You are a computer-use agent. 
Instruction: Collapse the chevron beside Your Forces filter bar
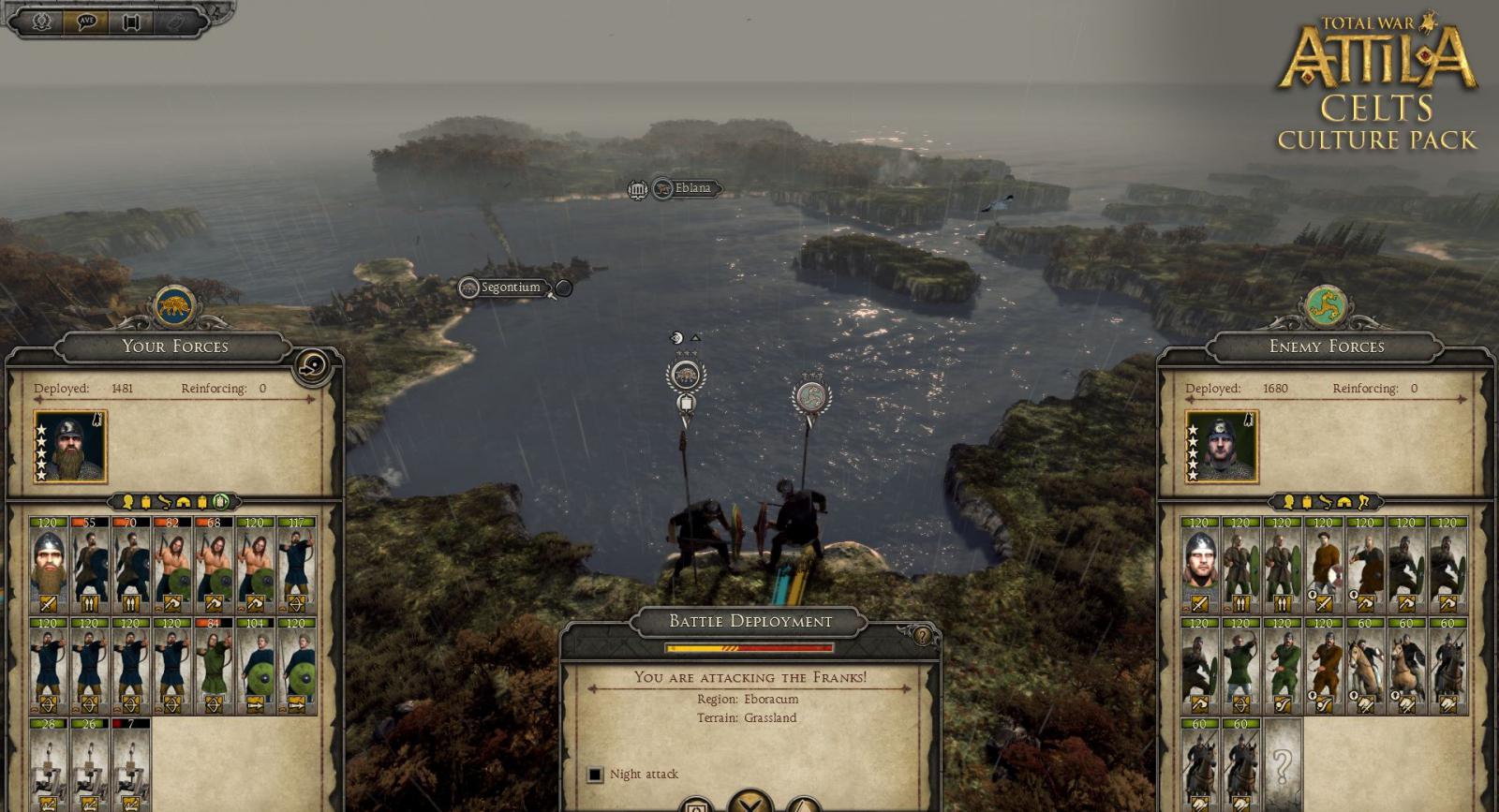click(x=110, y=502)
